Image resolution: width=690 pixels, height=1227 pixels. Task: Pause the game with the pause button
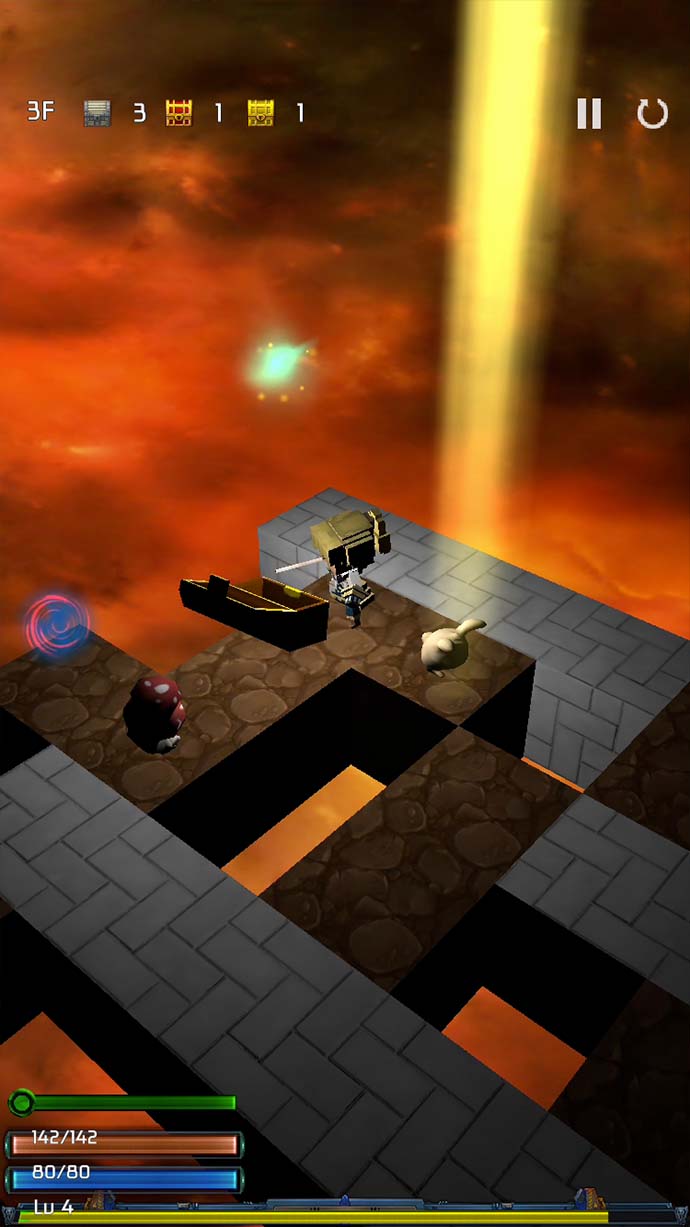589,113
